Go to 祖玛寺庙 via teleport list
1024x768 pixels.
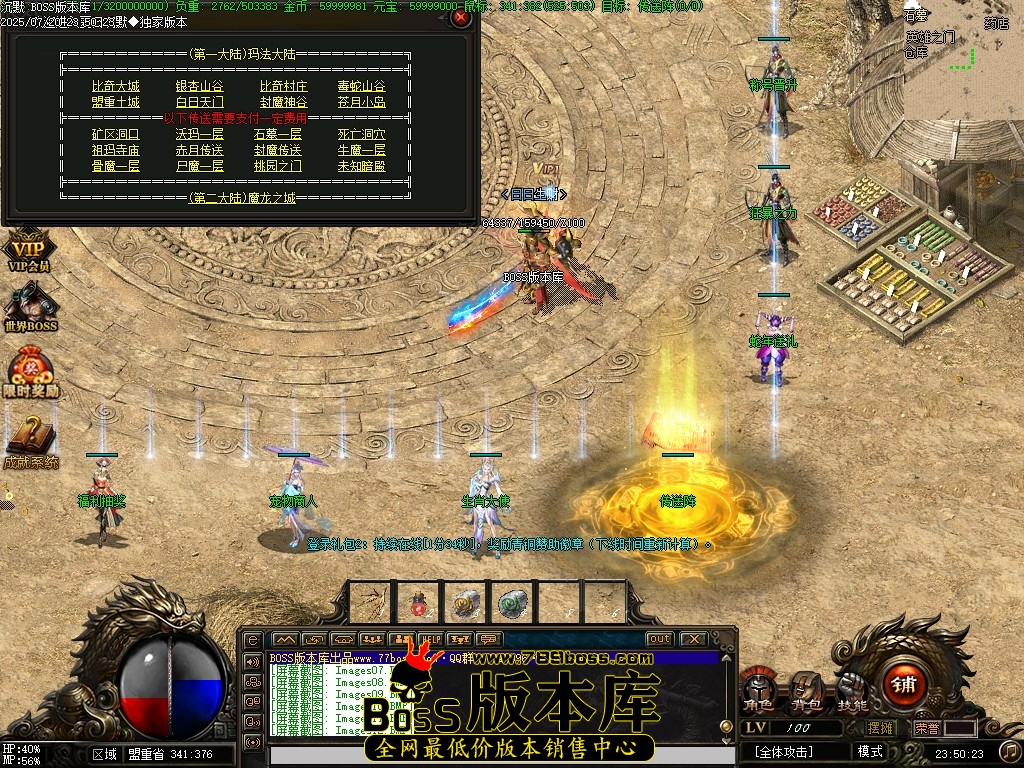(x=115, y=150)
